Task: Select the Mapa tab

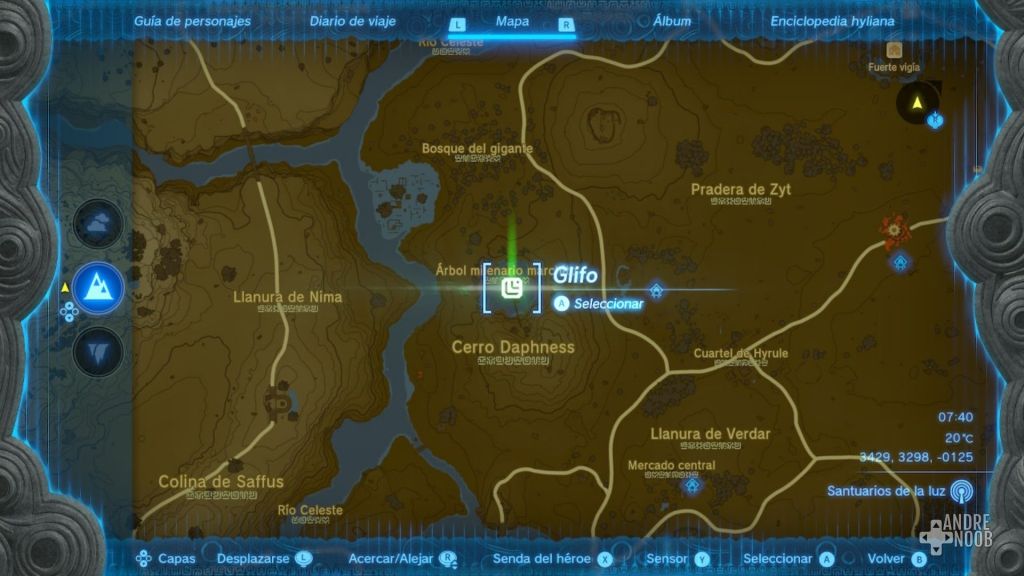Action: pyautogui.click(x=512, y=21)
